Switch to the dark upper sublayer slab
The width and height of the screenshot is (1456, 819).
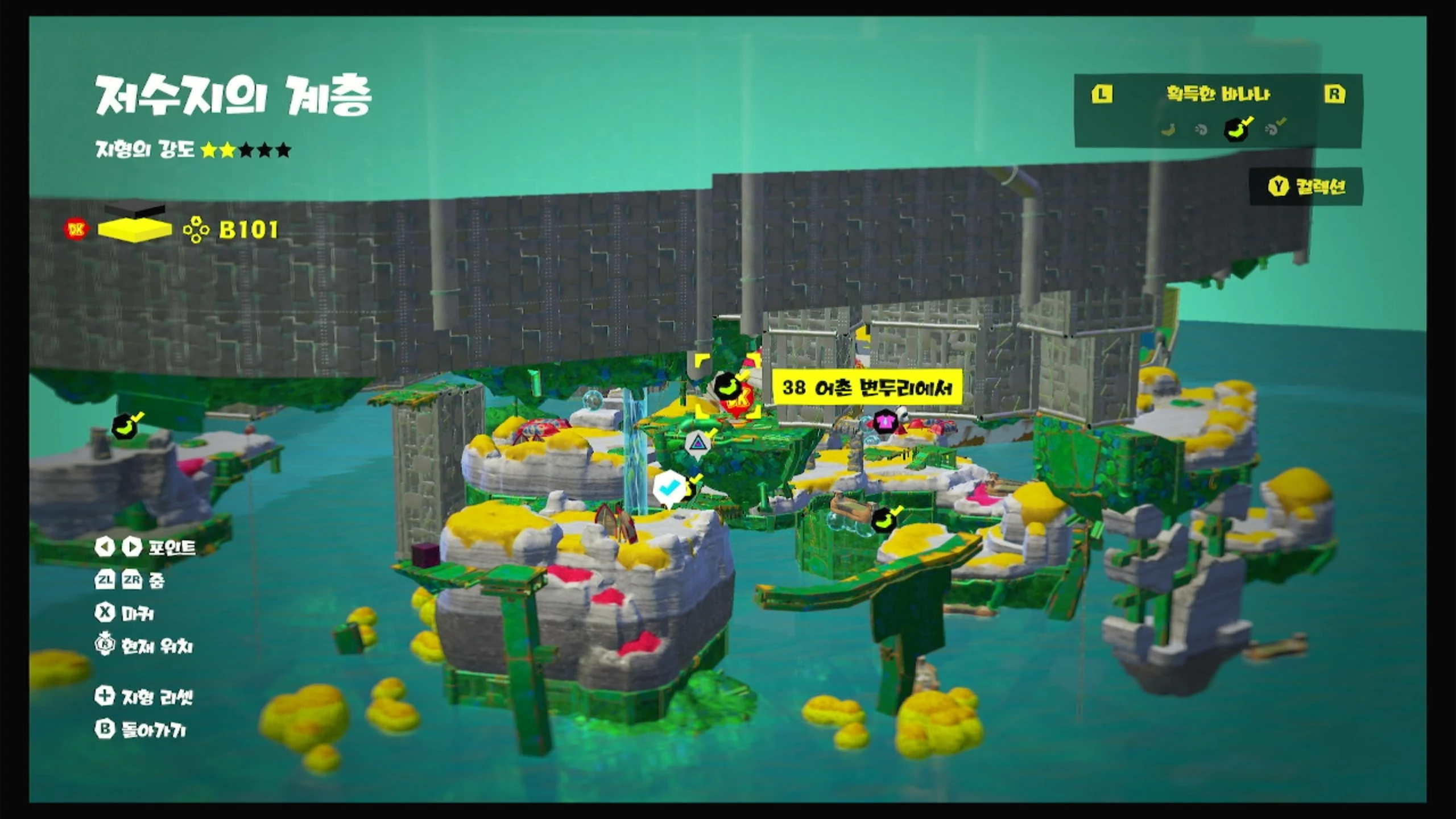[135, 210]
